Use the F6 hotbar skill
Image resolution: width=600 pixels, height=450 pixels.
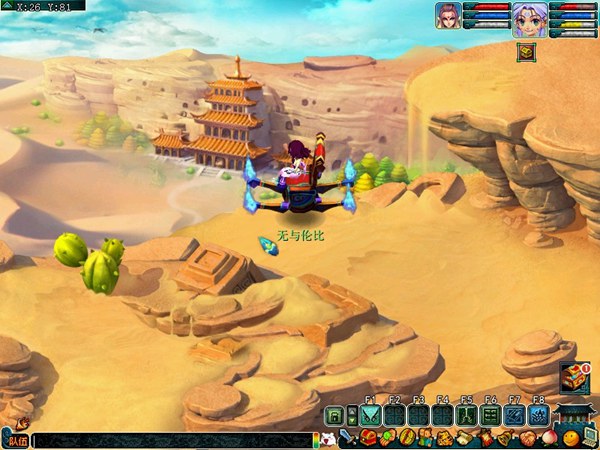click(x=490, y=416)
